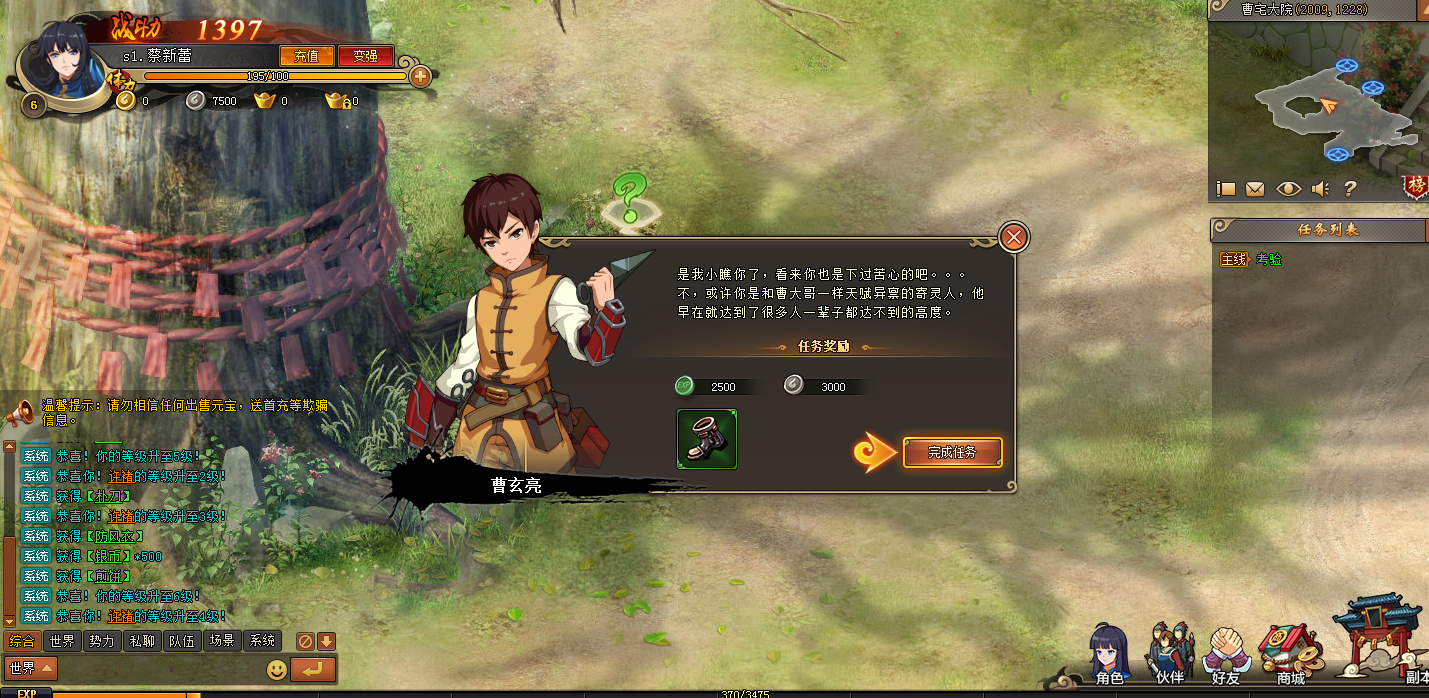Open the emoji smiley picker
Viewport: 1429px width, 698px height.
[277, 669]
